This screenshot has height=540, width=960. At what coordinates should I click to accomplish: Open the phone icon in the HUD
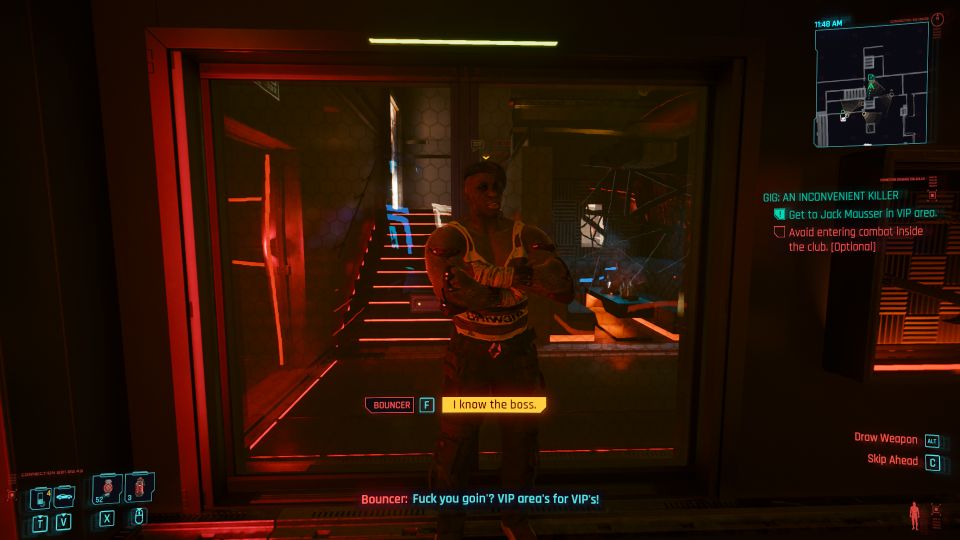click(40, 497)
